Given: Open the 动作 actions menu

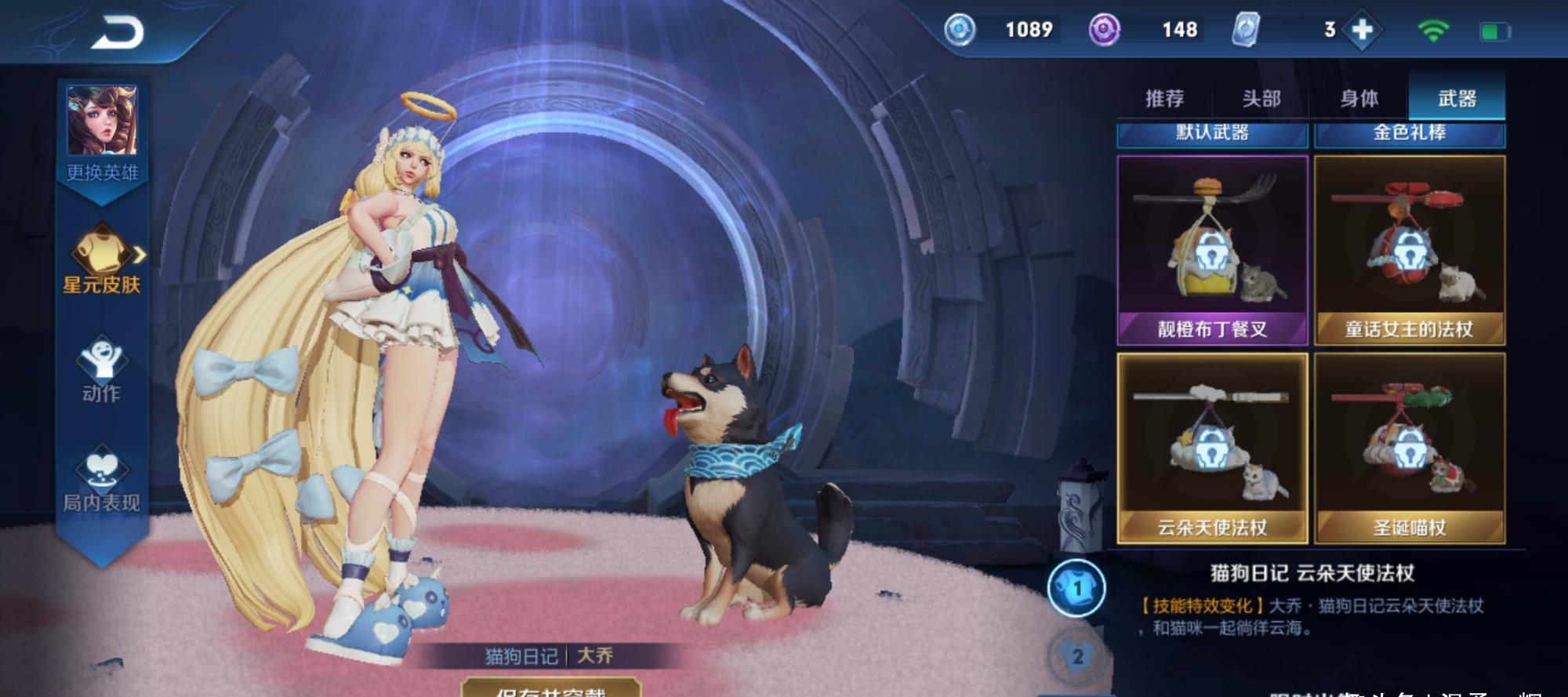Looking at the screenshot, I should click(102, 370).
